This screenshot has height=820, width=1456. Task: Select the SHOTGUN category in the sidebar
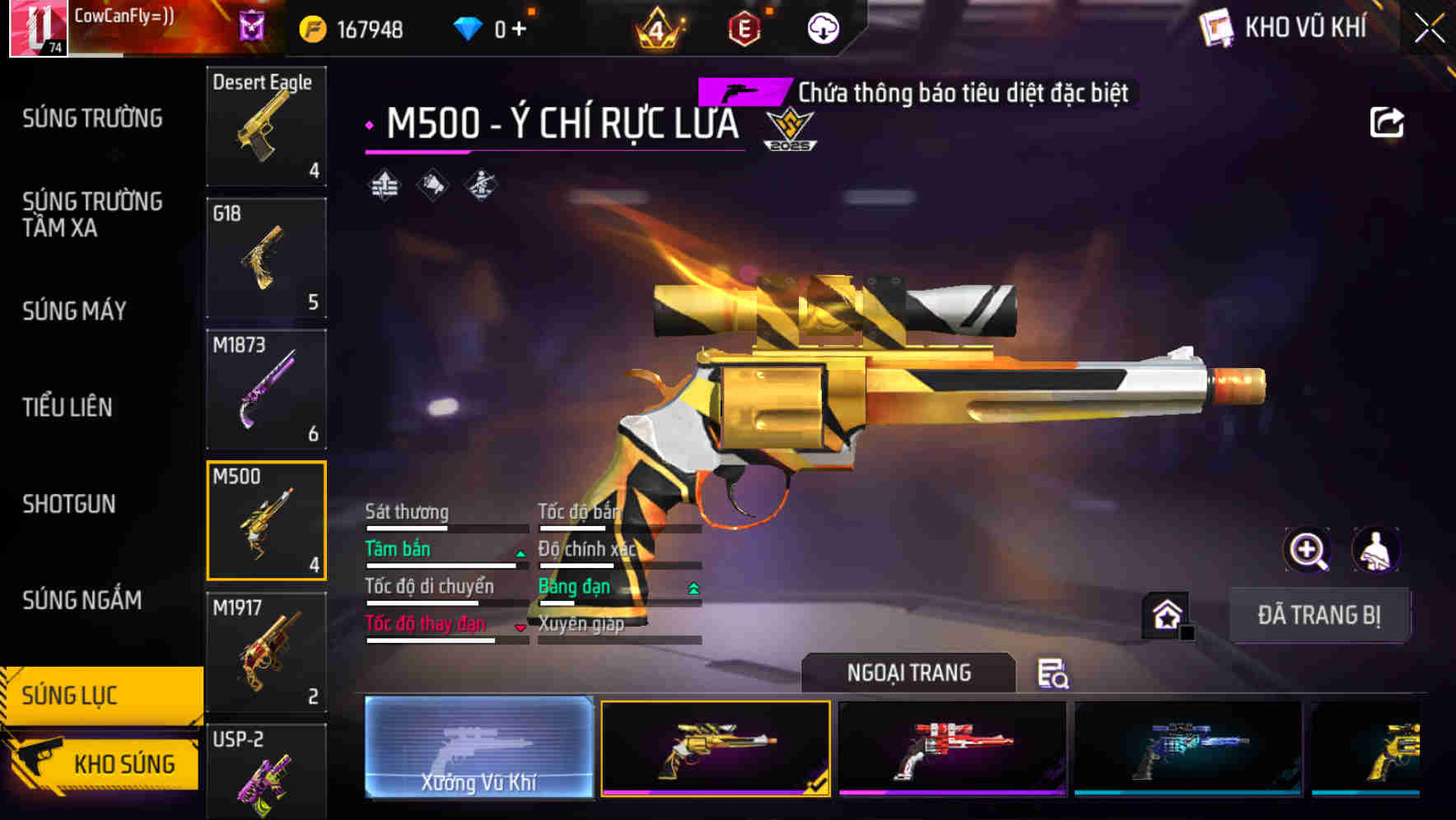tap(70, 504)
